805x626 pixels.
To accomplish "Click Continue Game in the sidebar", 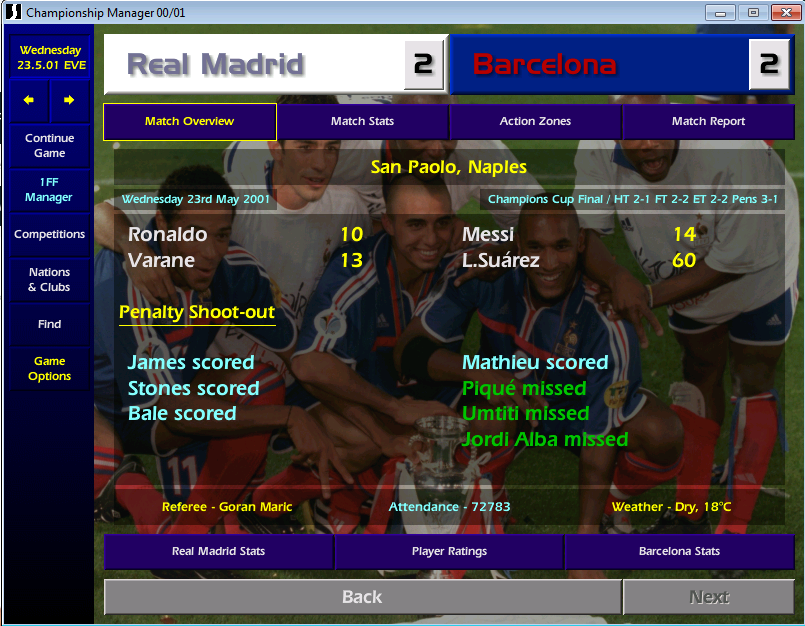I will point(50,146).
